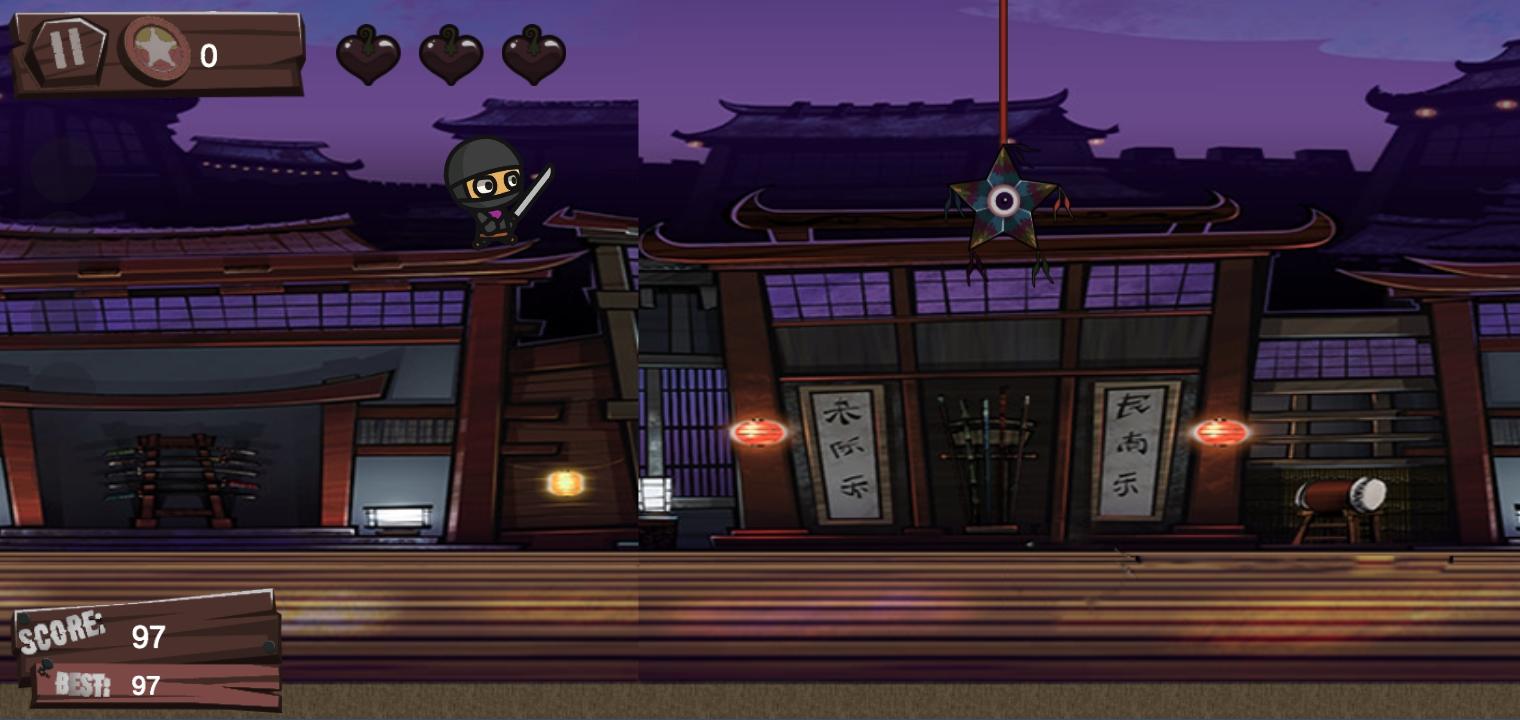The image size is (1520, 720).
Task: Click the glowing lantern near the rooftop
Action: (x=565, y=485)
